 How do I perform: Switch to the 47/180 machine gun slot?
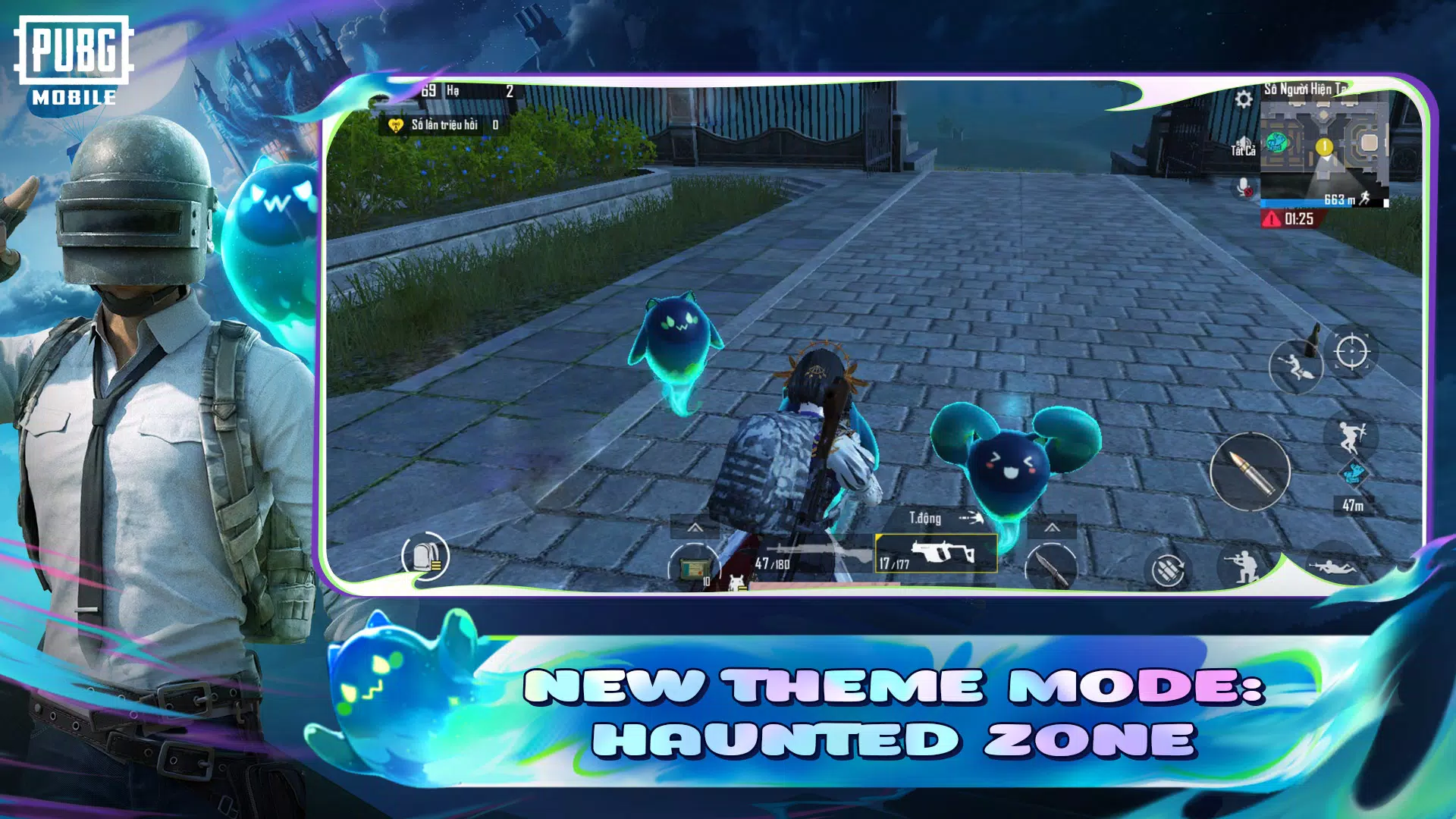pyautogui.click(x=808, y=554)
